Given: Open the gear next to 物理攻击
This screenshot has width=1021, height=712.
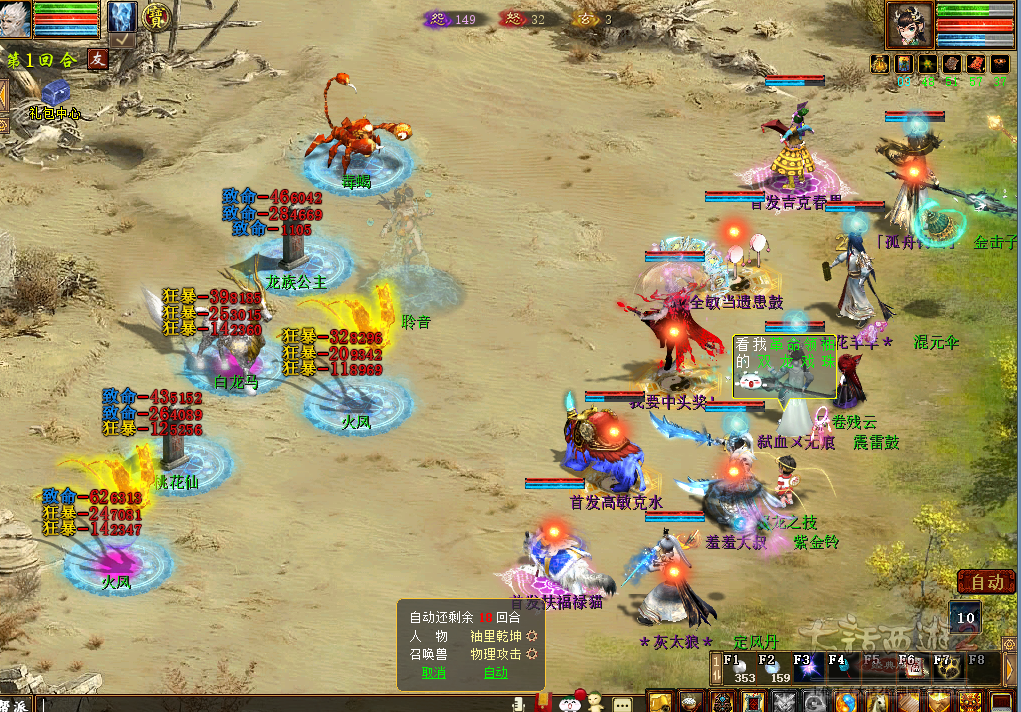Looking at the screenshot, I should pyautogui.click(x=532, y=654).
